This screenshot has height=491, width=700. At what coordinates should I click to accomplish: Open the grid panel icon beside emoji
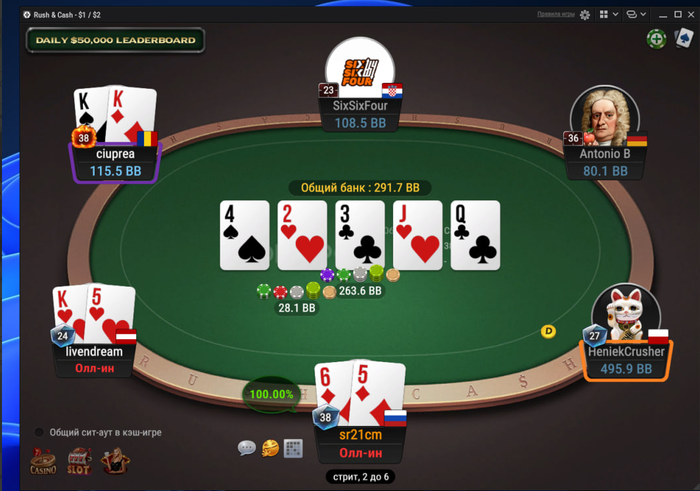coord(293,448)
